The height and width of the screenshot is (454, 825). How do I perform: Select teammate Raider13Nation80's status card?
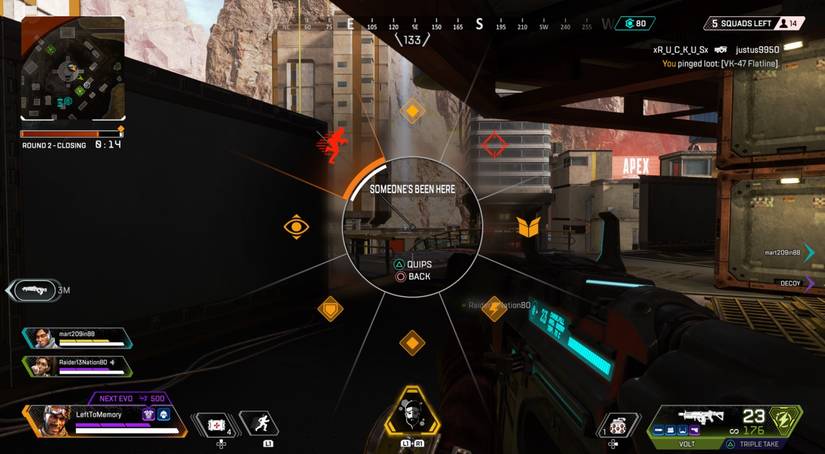click(74, 366)
